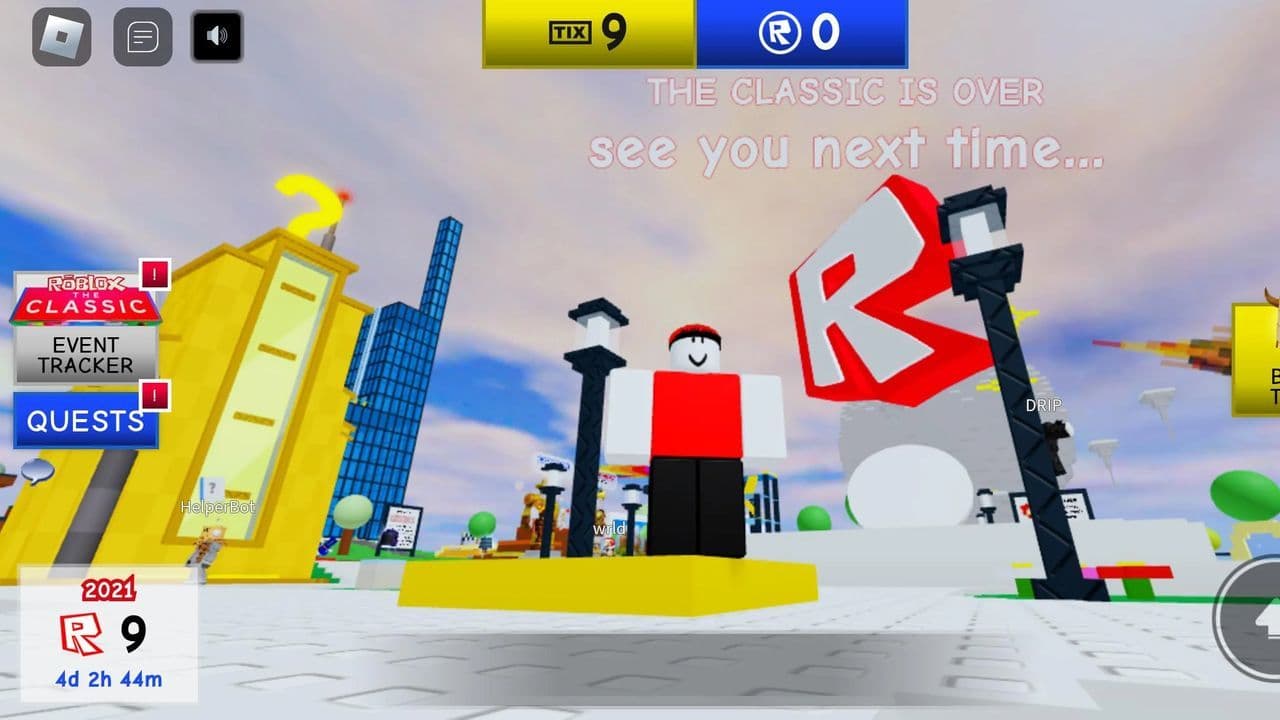The image size is (1280, 720).
Task: Open the EVENT TRACKER panel
Action: [85, 355]
